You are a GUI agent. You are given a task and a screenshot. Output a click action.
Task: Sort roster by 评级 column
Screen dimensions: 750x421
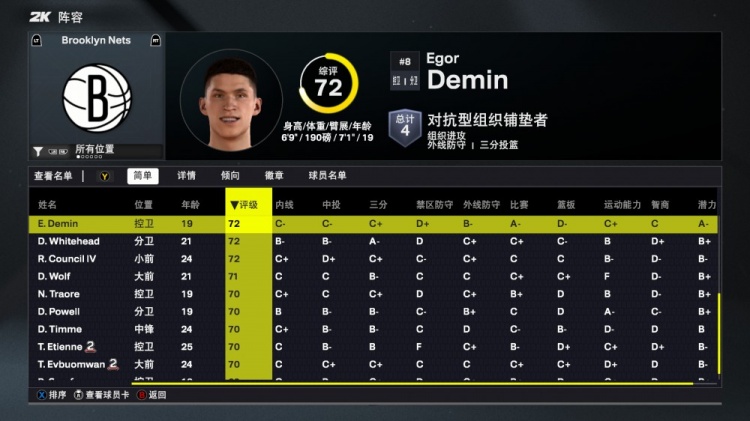[x=247, y=205]
